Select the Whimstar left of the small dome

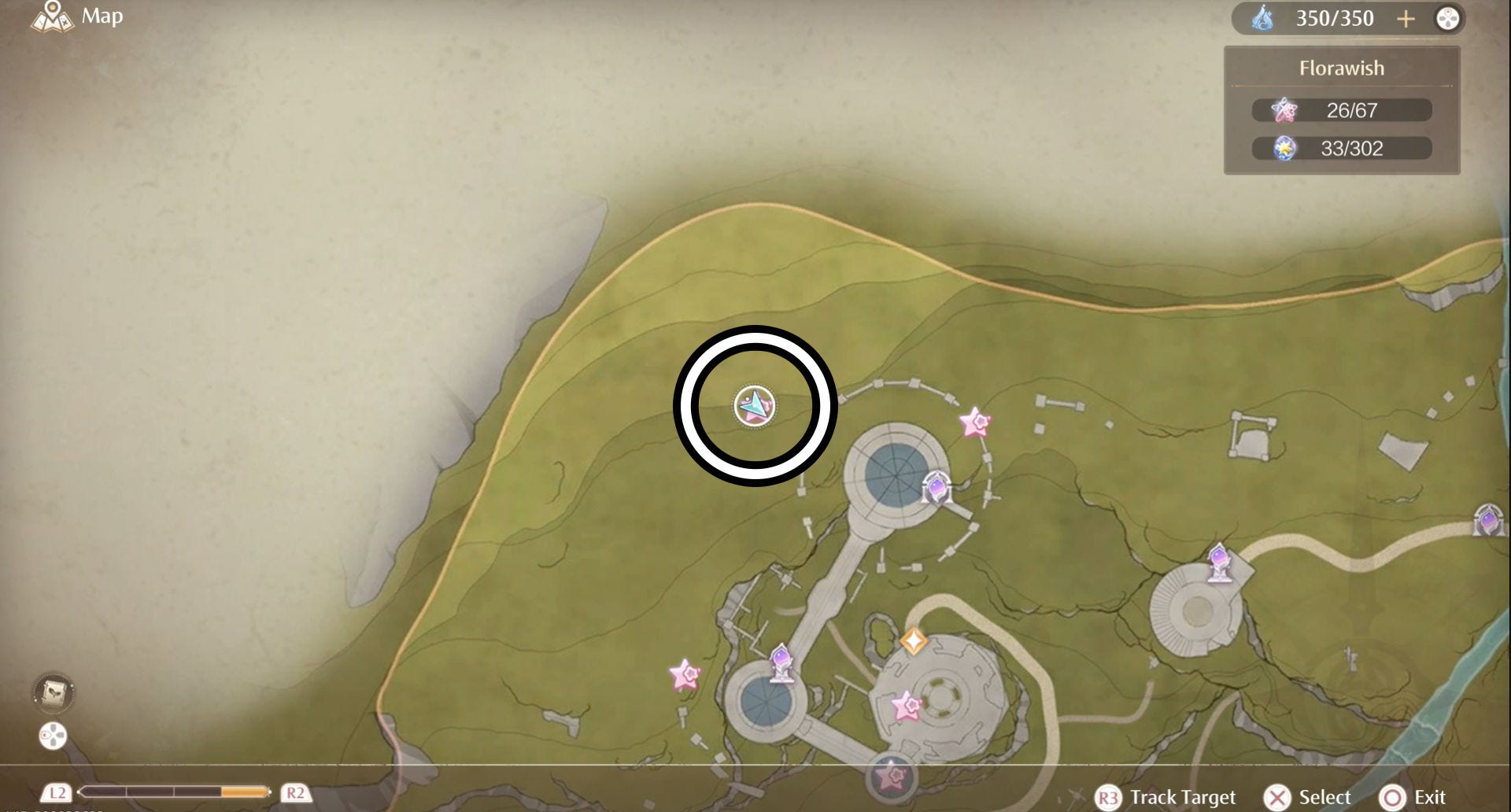pos(685,675)
